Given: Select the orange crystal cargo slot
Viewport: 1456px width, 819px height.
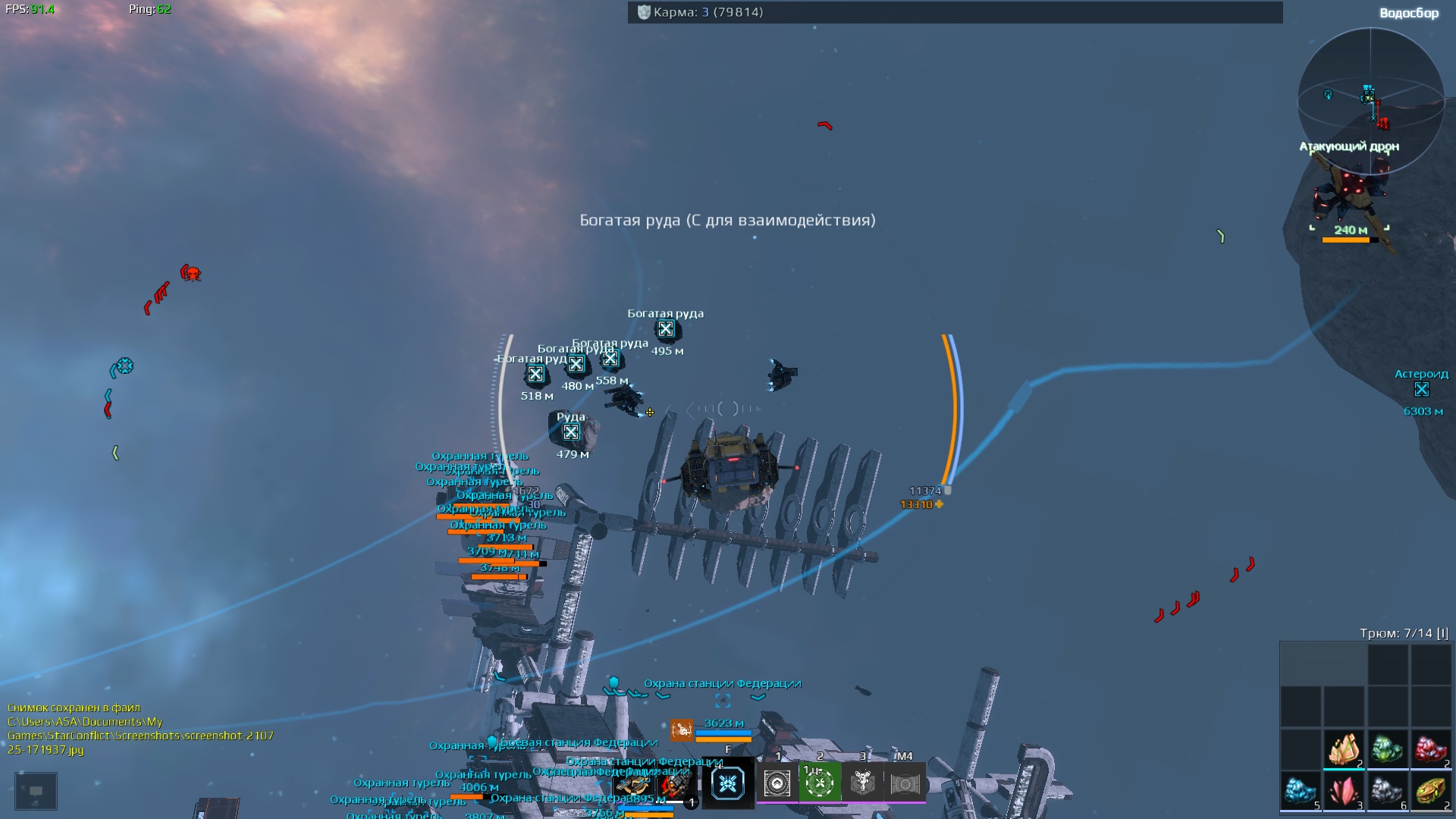Looking at the screenshot, I should [x=1344, y=749].
